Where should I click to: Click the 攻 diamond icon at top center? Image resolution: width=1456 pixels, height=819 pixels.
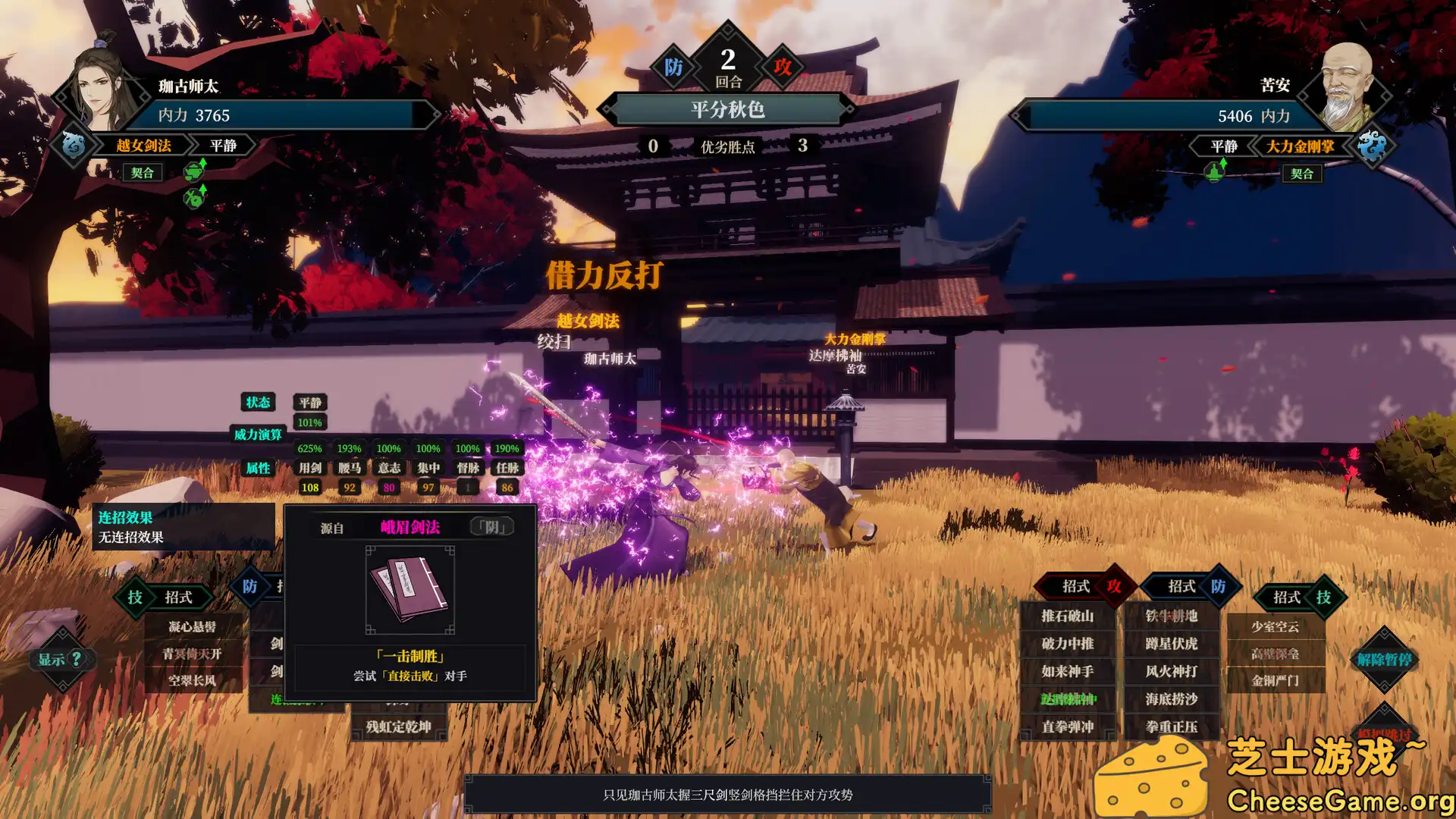pyautogui.click(x=783, y=67)
